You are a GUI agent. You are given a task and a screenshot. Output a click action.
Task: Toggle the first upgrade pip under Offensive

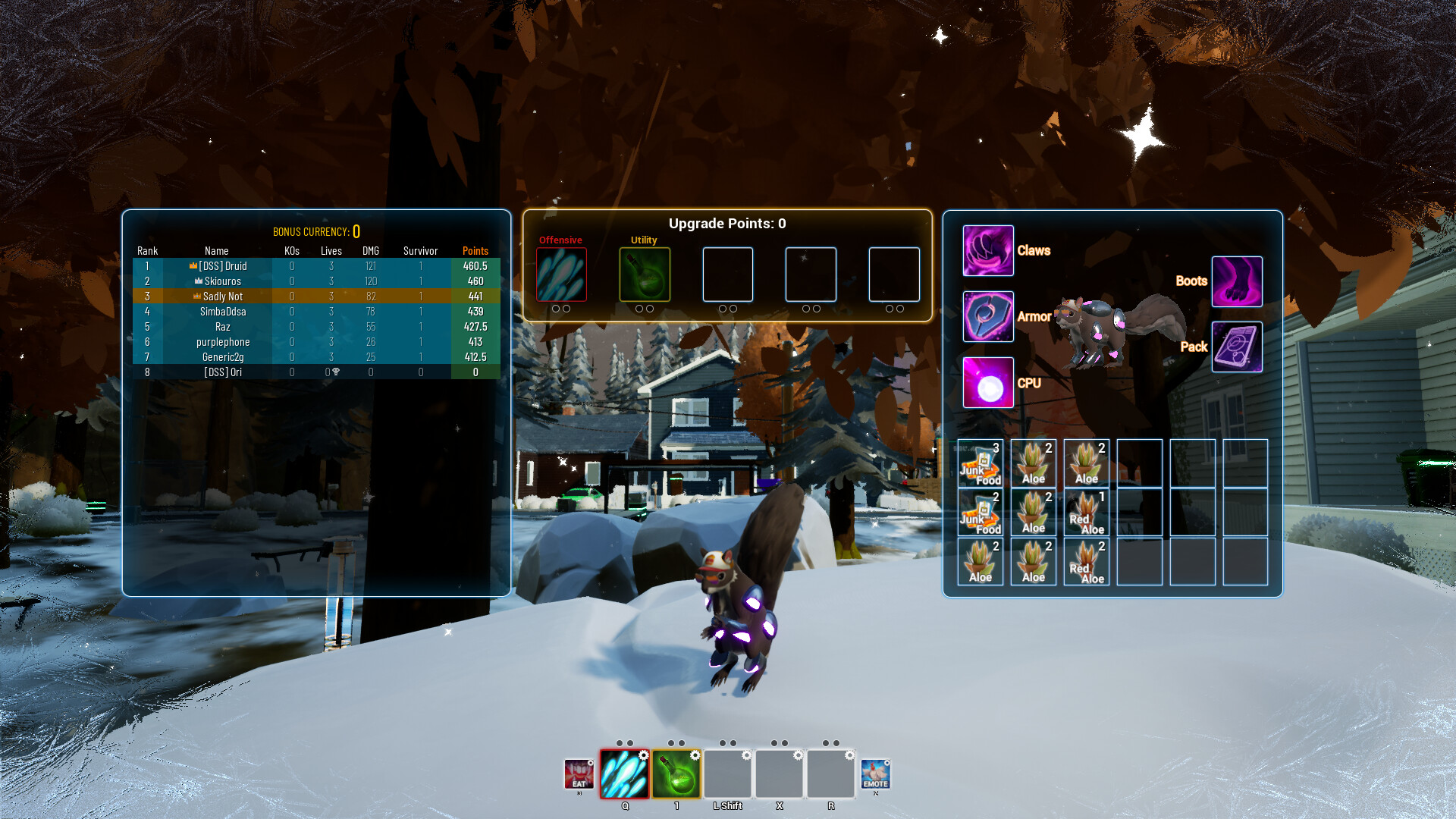(557, 308)
